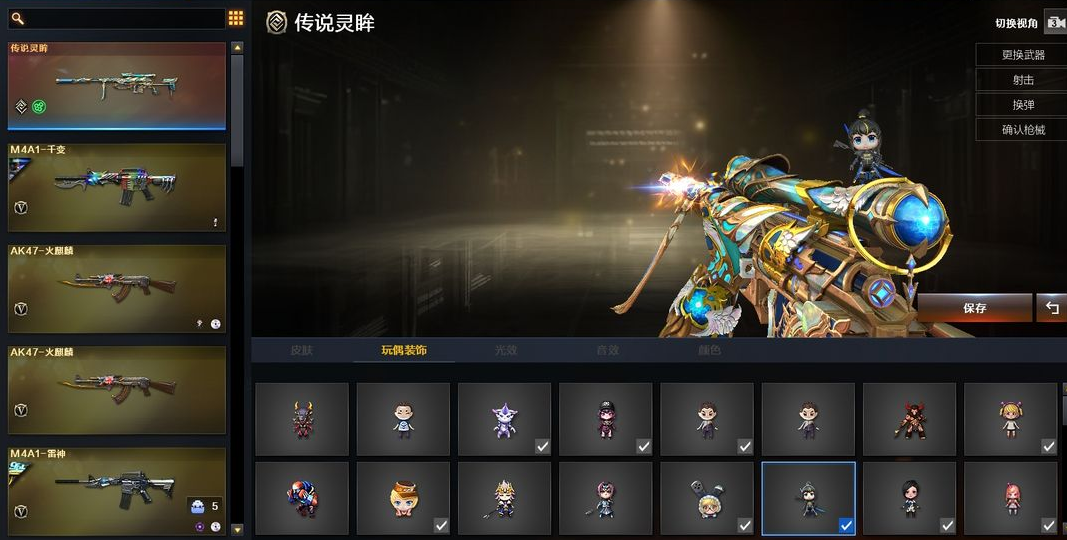
Task: Select the horned red demon doll
Action: click(302, 419)
